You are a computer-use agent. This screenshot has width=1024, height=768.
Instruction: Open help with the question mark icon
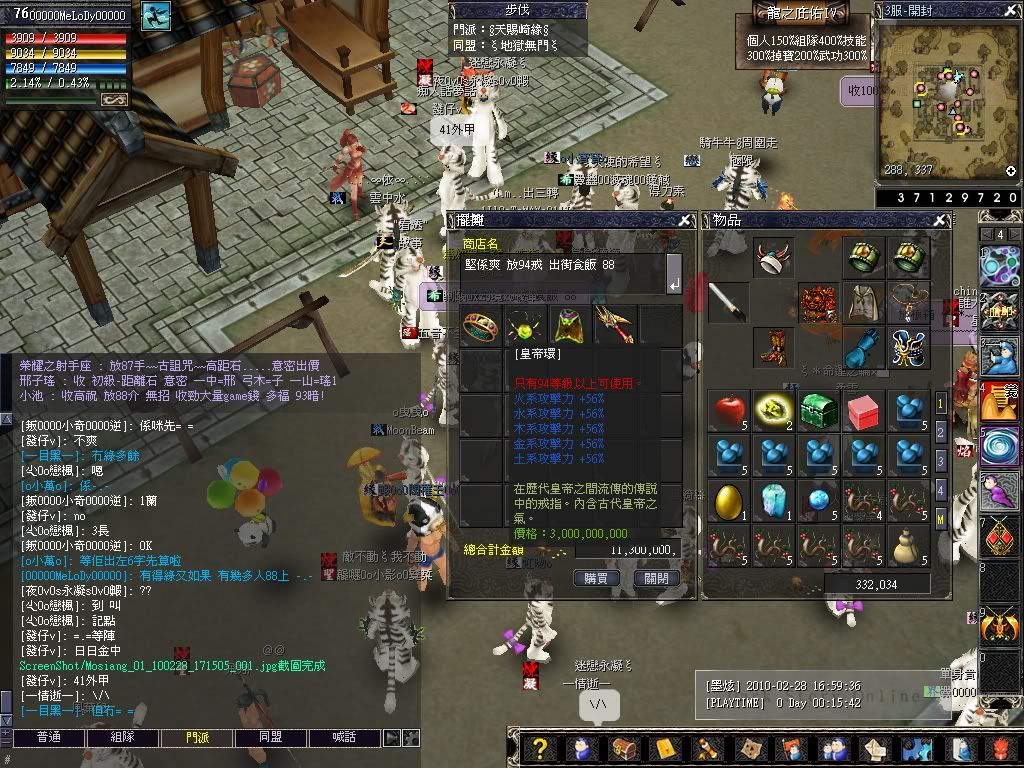coord(541,748)
